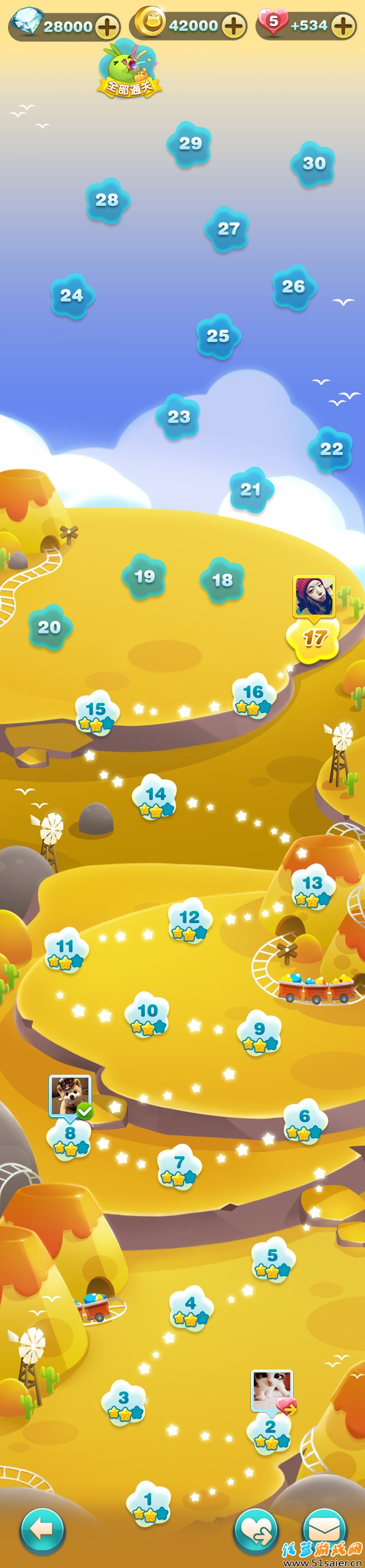Buy more gold coins via plus button
The width and height of the screenshot is (365, 1568).
tap(234, 26)
